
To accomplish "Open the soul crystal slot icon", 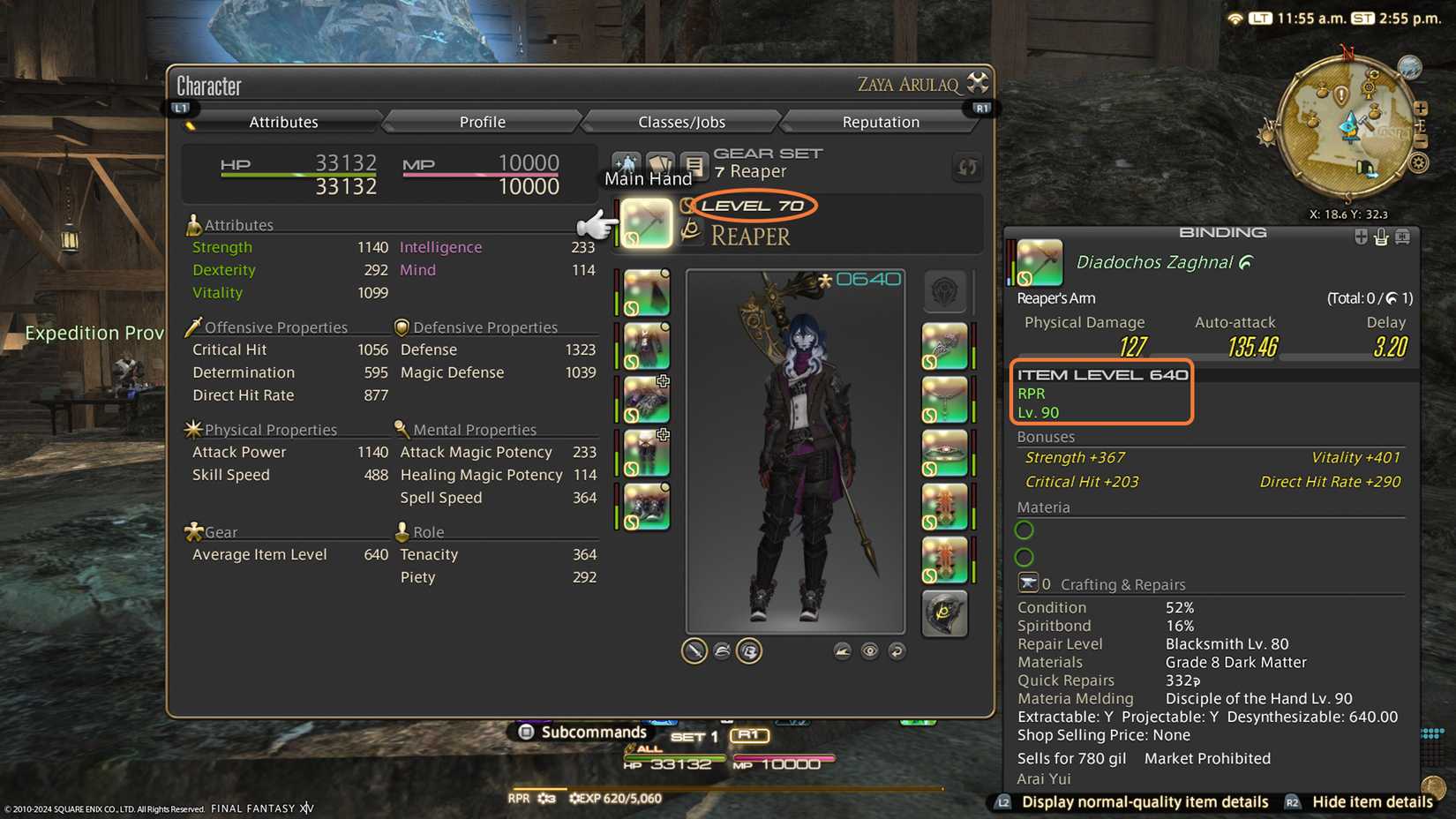I will coord(946,614).
